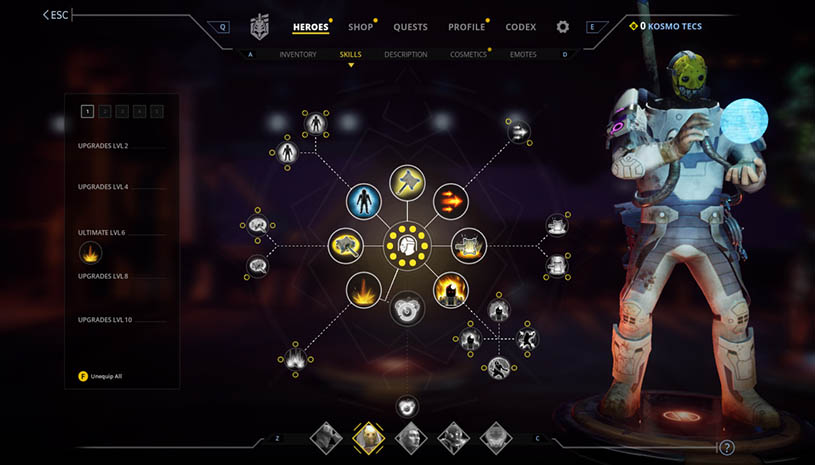The image size is (815, 465).
Task: Select the central helmet skill node
Action: click(x=407, y=243)
